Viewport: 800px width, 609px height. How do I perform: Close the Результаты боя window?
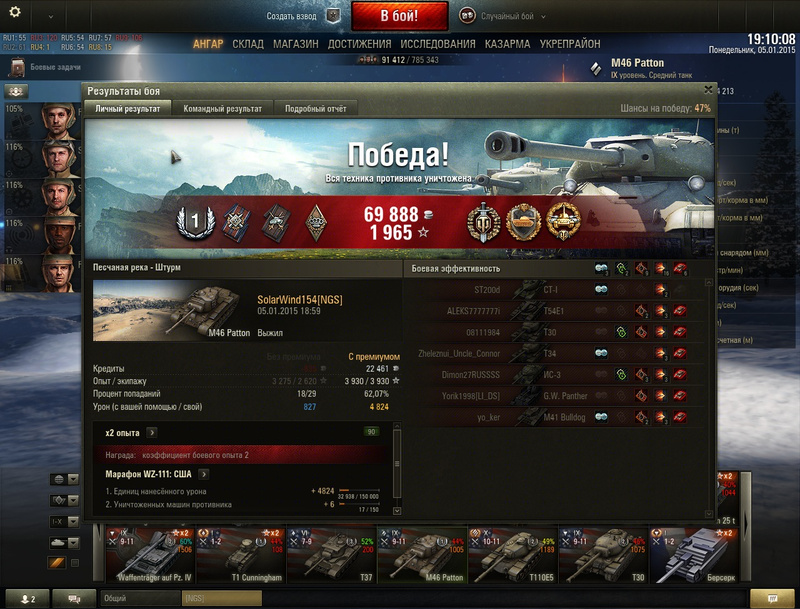tap(708, 89)
